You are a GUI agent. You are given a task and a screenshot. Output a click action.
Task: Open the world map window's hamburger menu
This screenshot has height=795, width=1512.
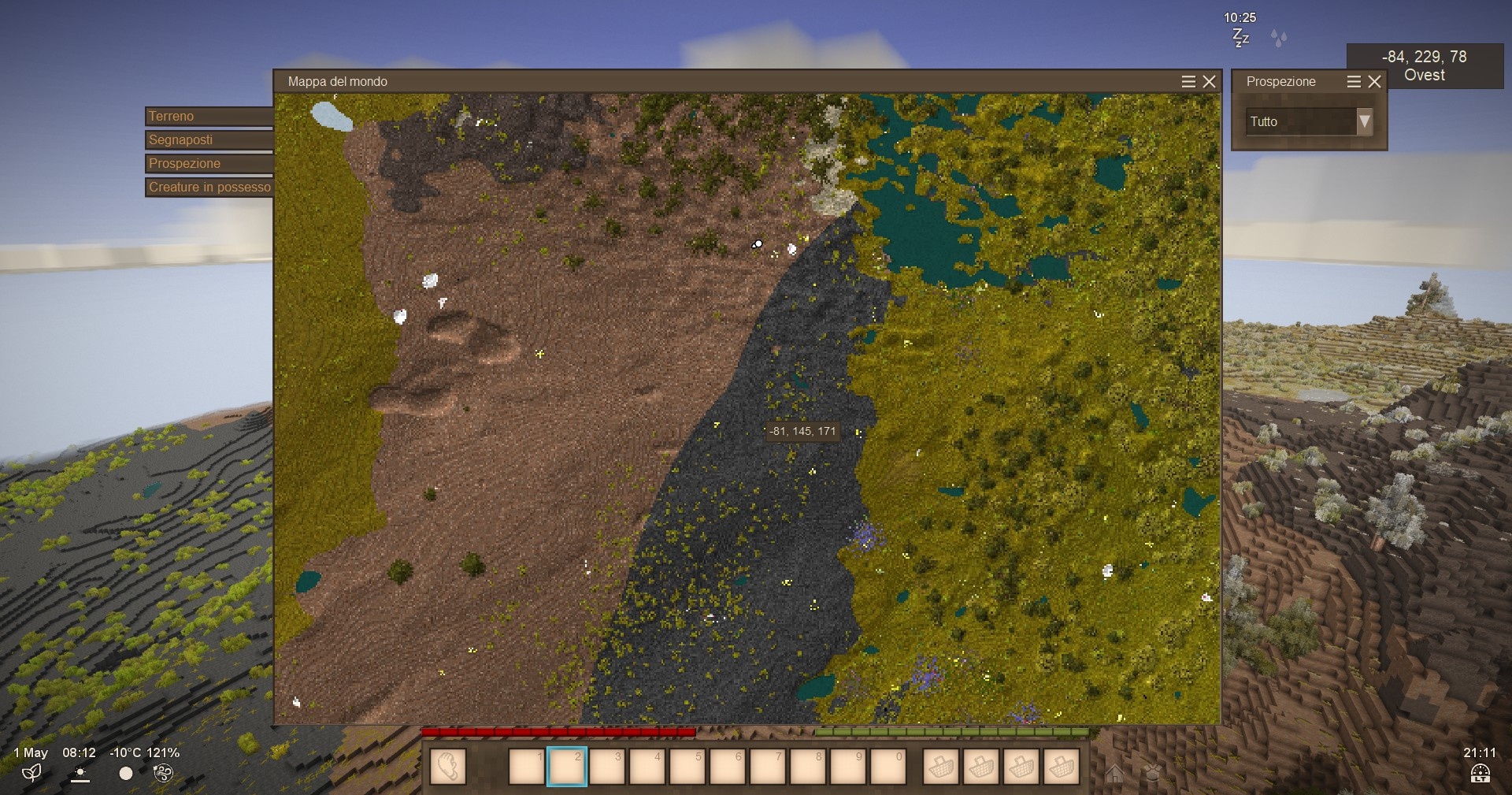point(1188,81)
